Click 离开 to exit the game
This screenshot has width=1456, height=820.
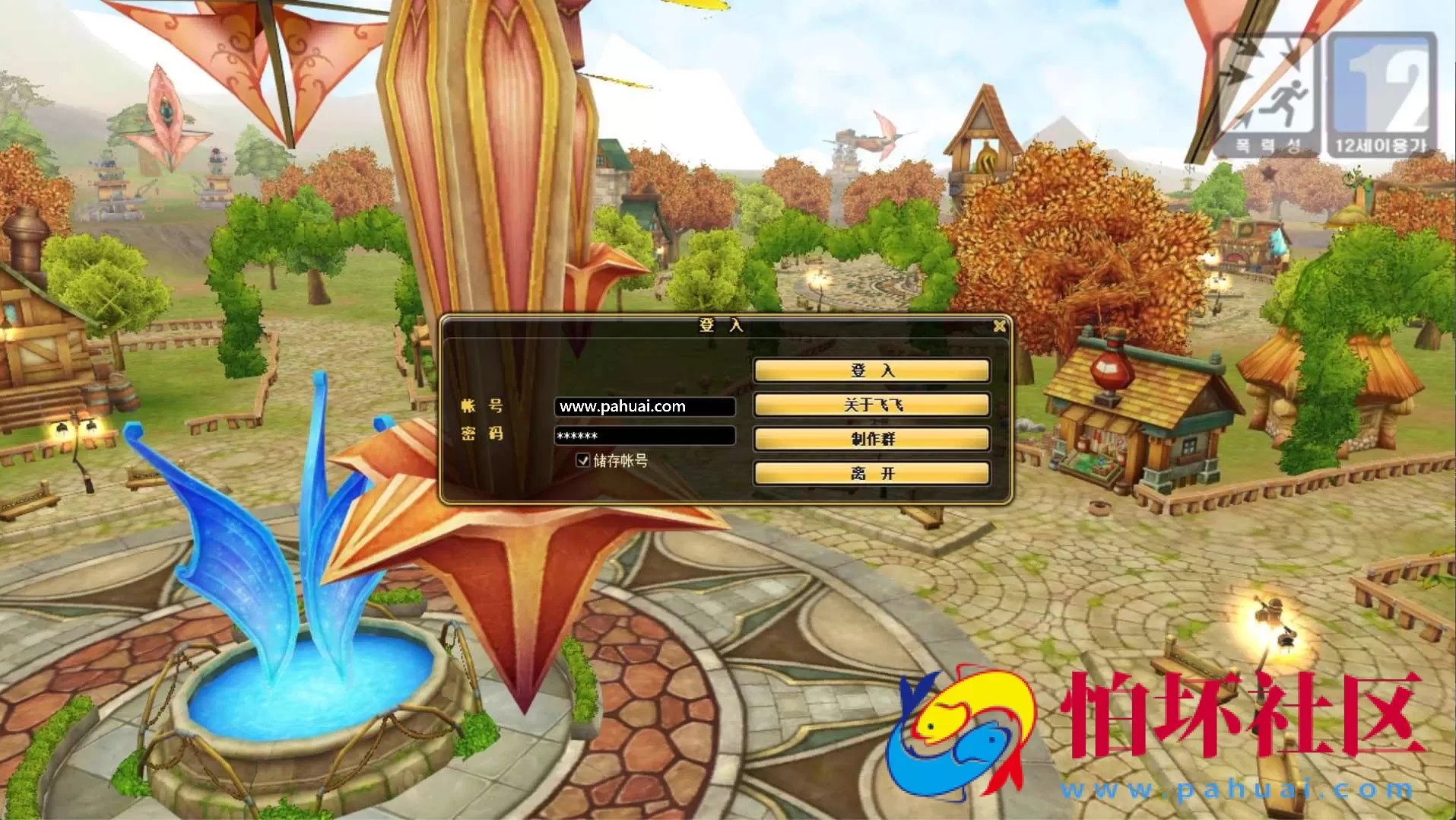click(871, 472)
